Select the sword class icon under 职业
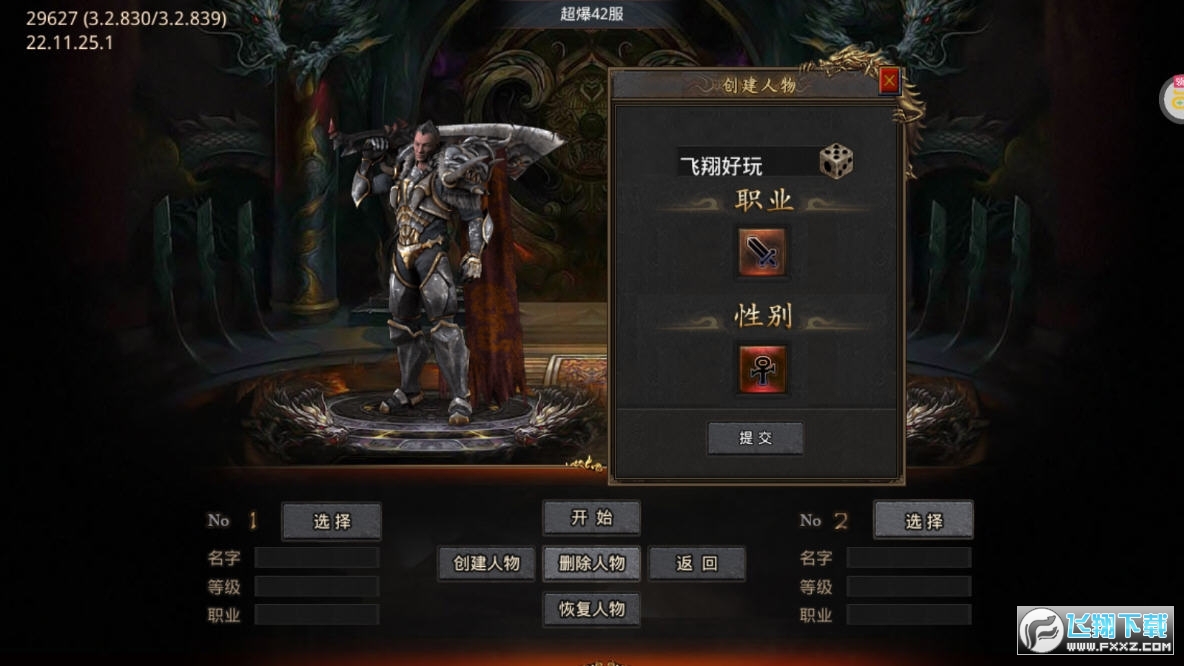Screen dimensions: 1184x666 763,251
